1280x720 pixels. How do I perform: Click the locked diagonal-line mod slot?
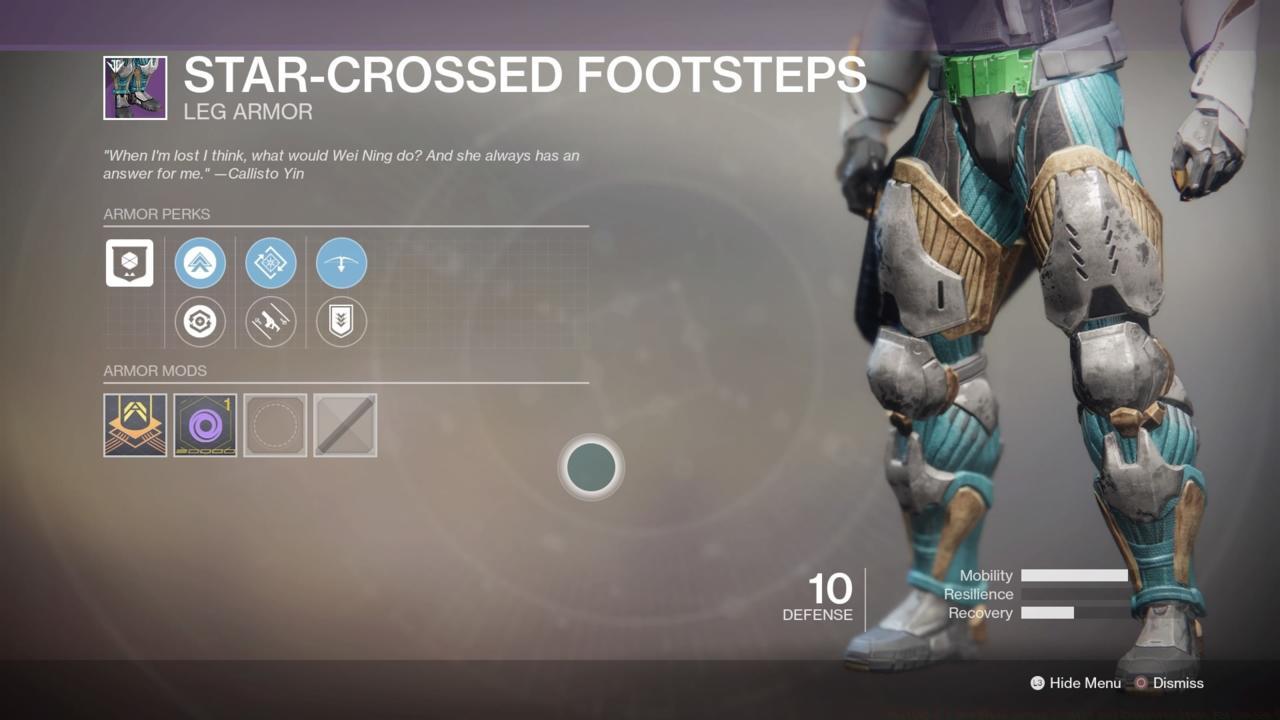point(345,424)
